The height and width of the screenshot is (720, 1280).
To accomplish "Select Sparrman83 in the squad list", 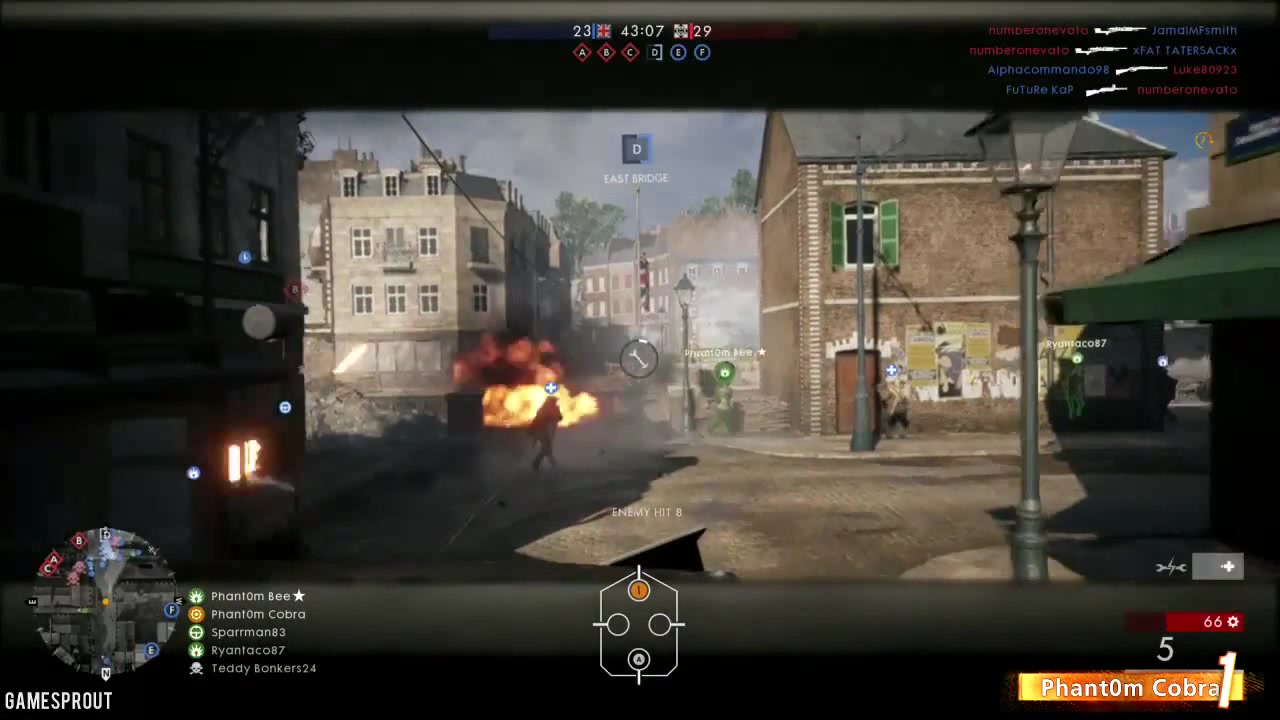I will pos(247,632).
